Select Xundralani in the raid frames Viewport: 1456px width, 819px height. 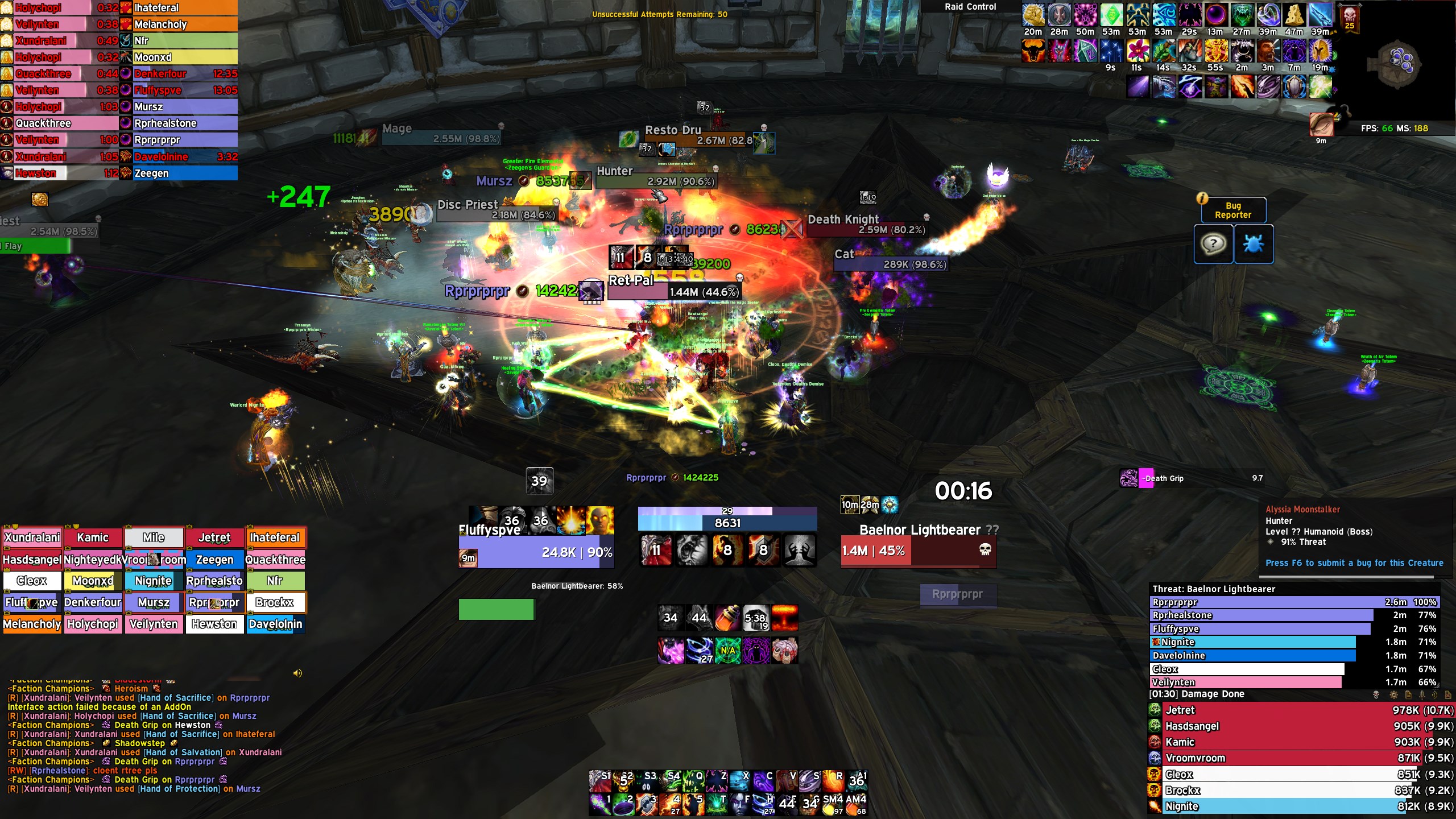click(x=32, y=537)
